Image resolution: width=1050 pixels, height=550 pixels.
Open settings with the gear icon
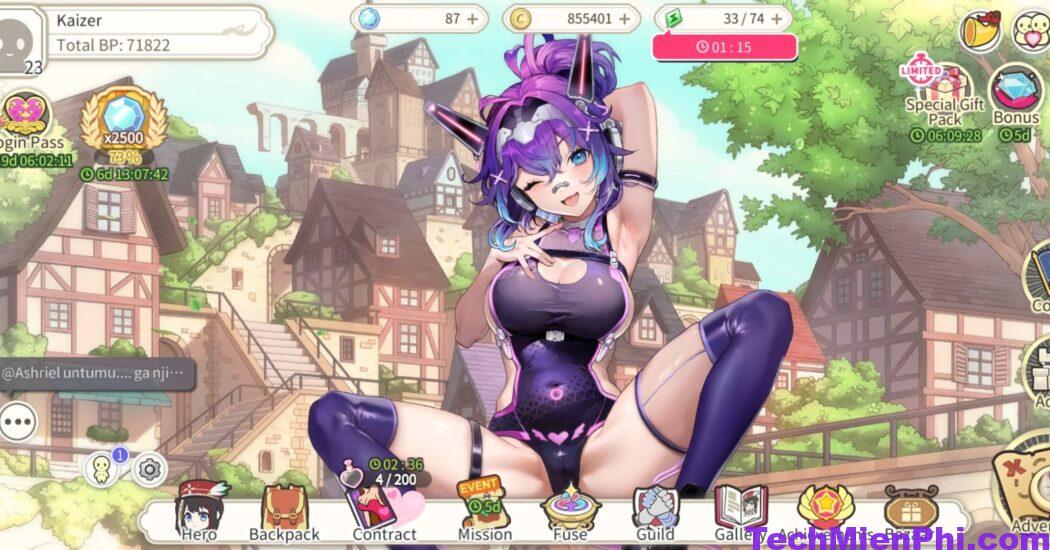tap(150, 467)
